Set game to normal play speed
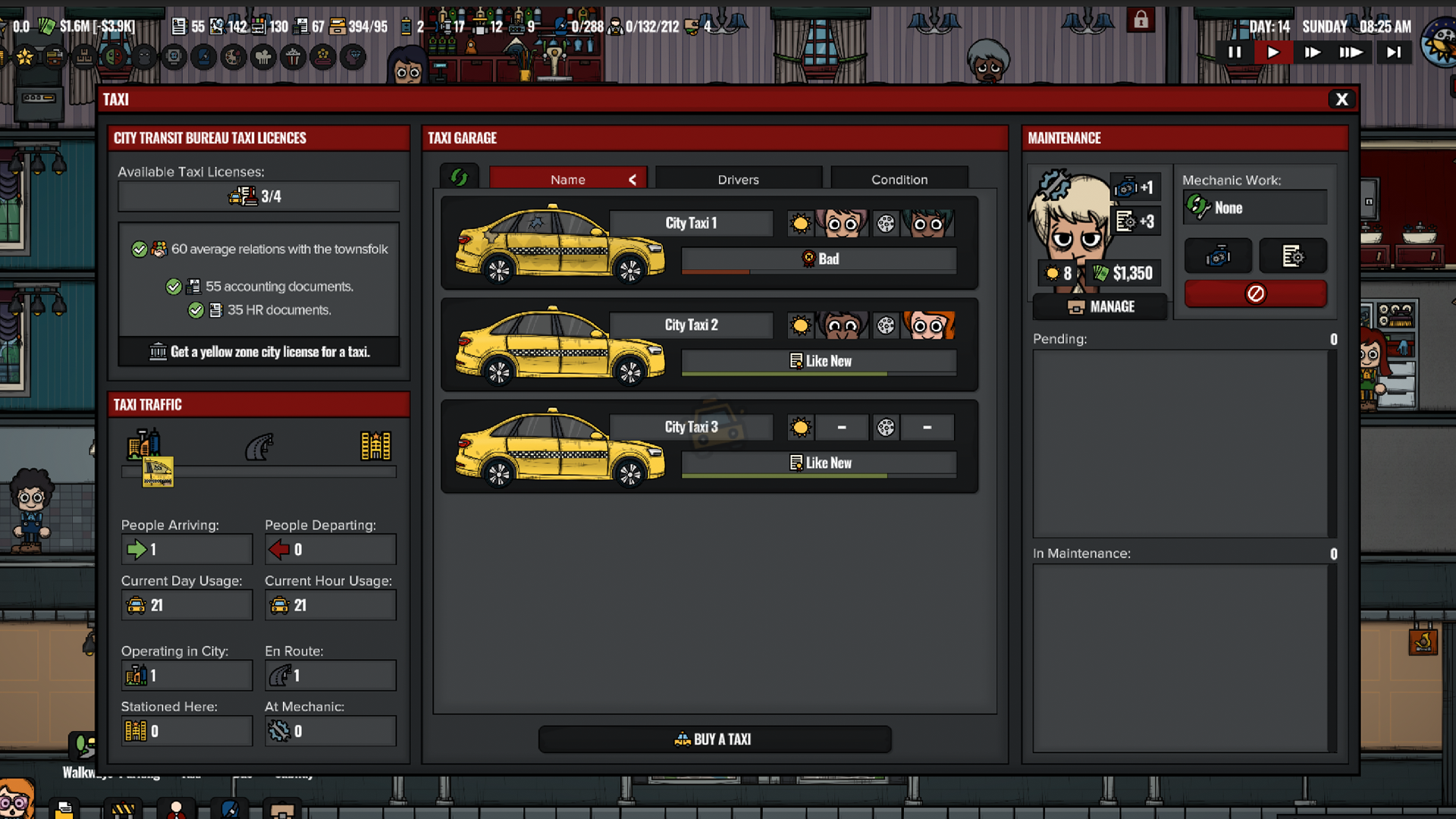The height and width of the screenshot is (819, 1456). click(1273, 52)
